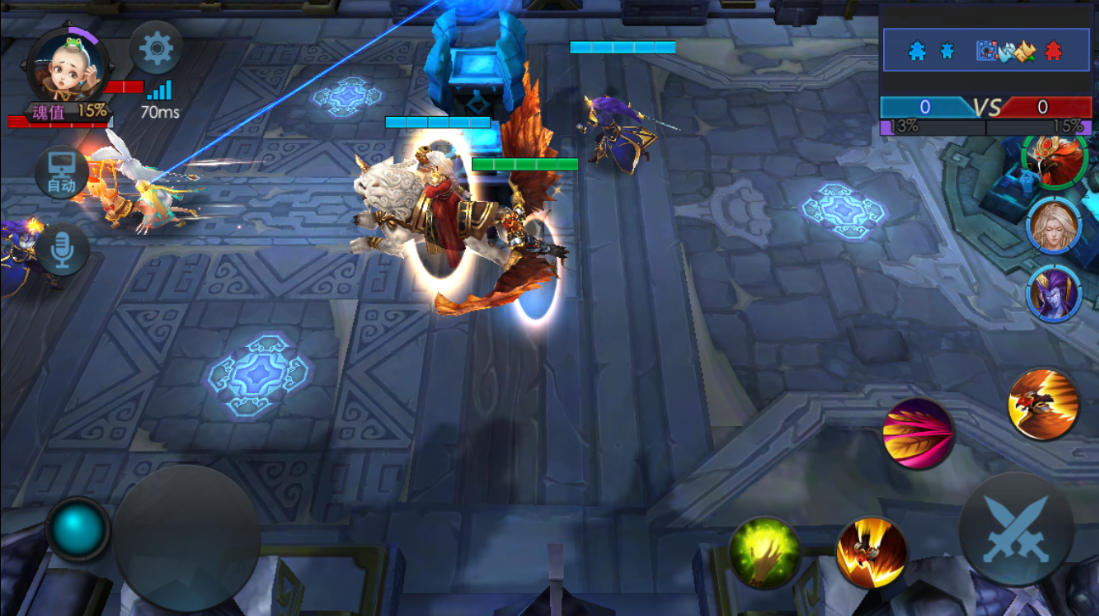
Task: Use the crossed swords basic attack
Action: pos(1016,529)
